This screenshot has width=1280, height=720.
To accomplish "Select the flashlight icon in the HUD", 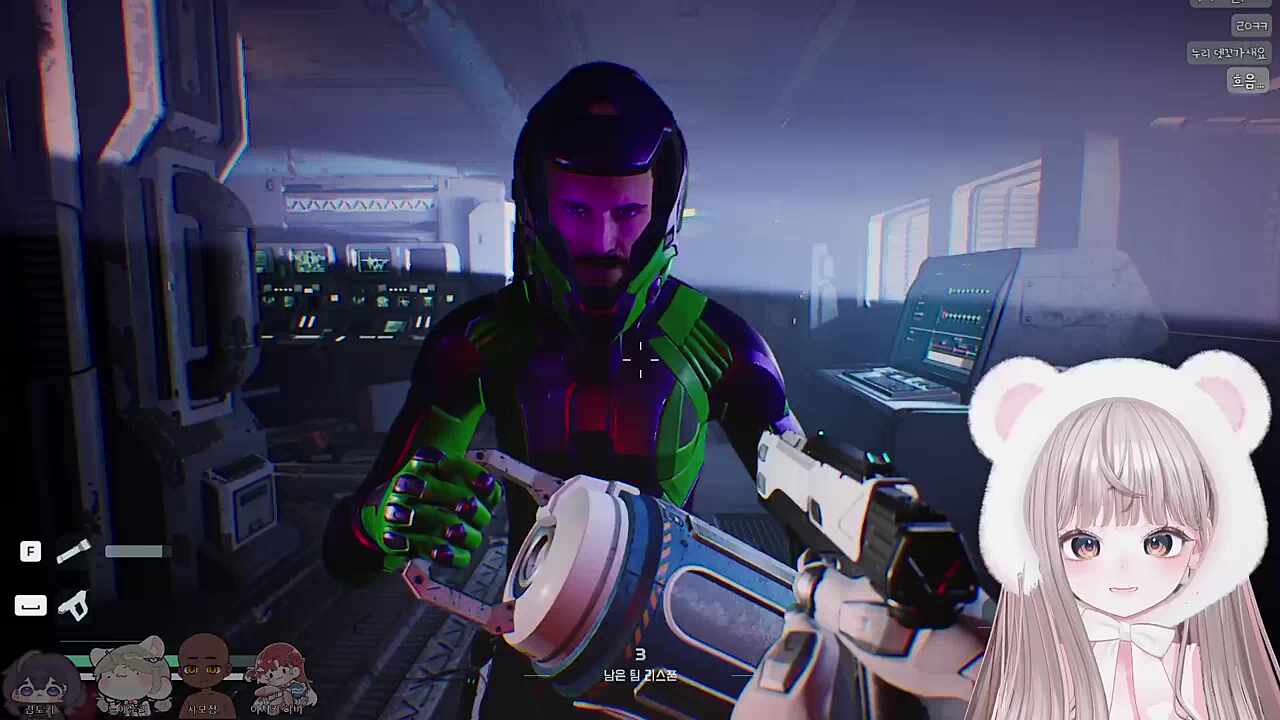I will (74, 550).
